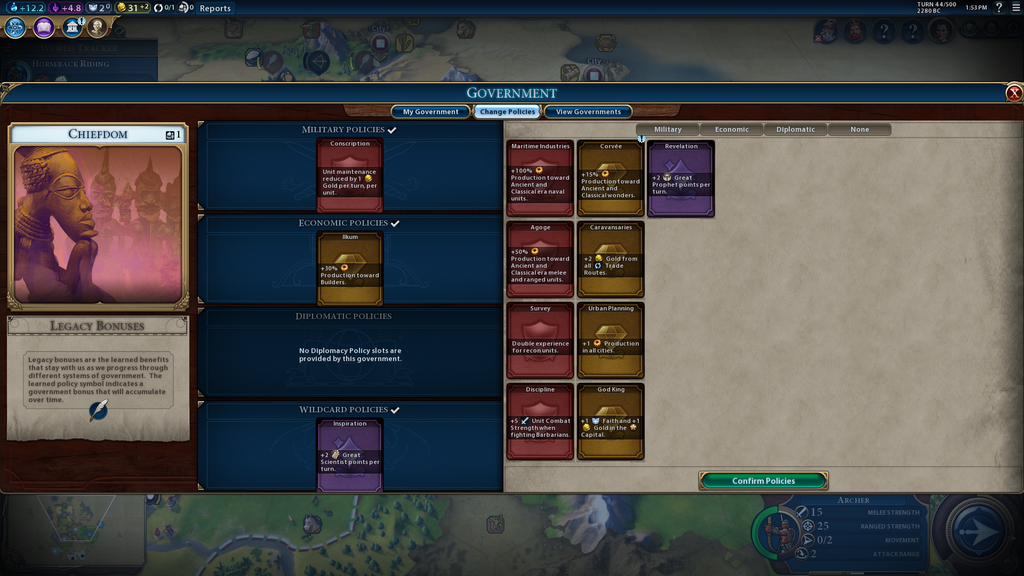Choose the God King policy card
1024x576 pixels.
pos(610,421)
